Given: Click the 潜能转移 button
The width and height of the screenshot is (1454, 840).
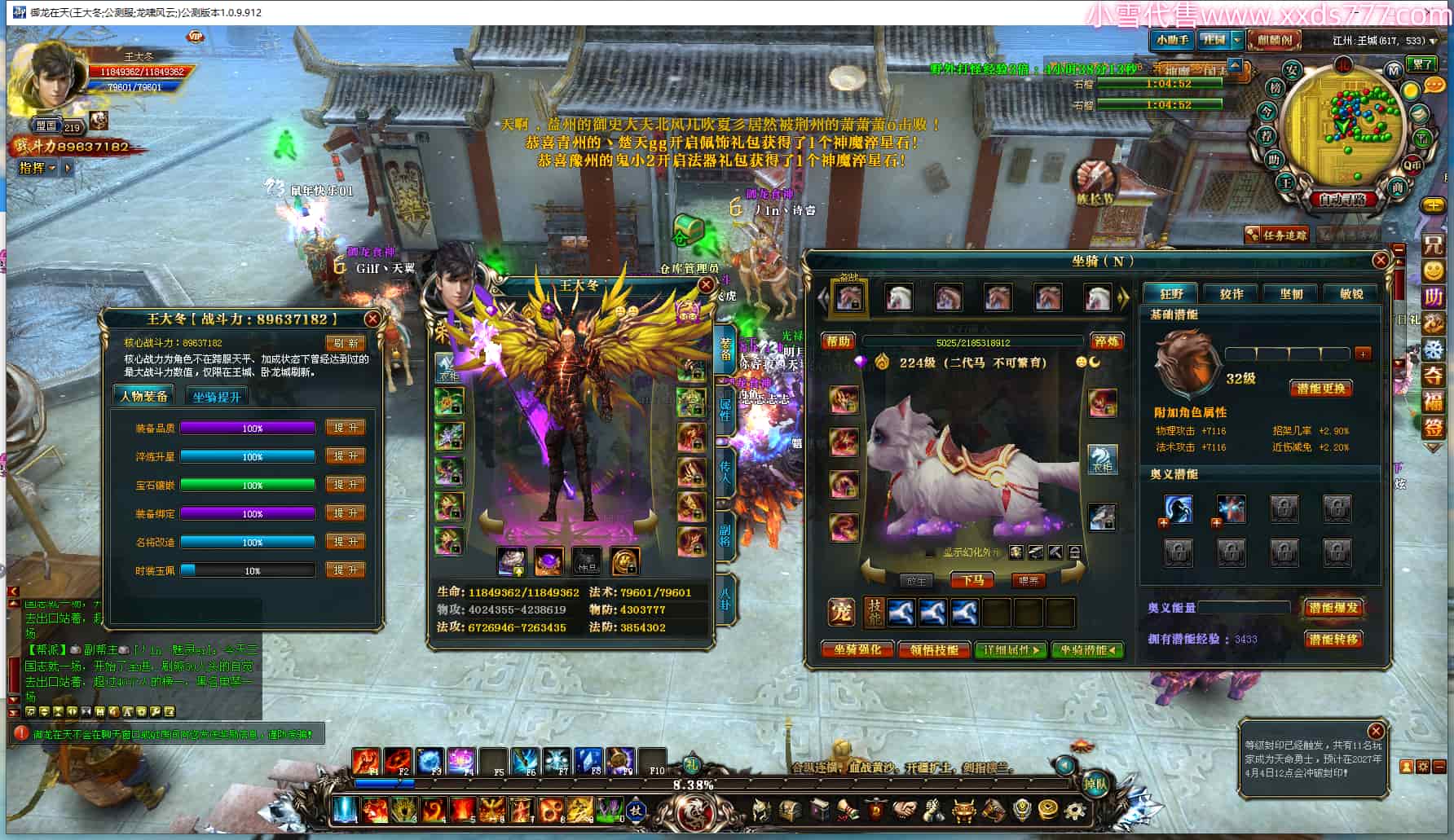Looking at the screenshot, I should (x=1333, y=640).
